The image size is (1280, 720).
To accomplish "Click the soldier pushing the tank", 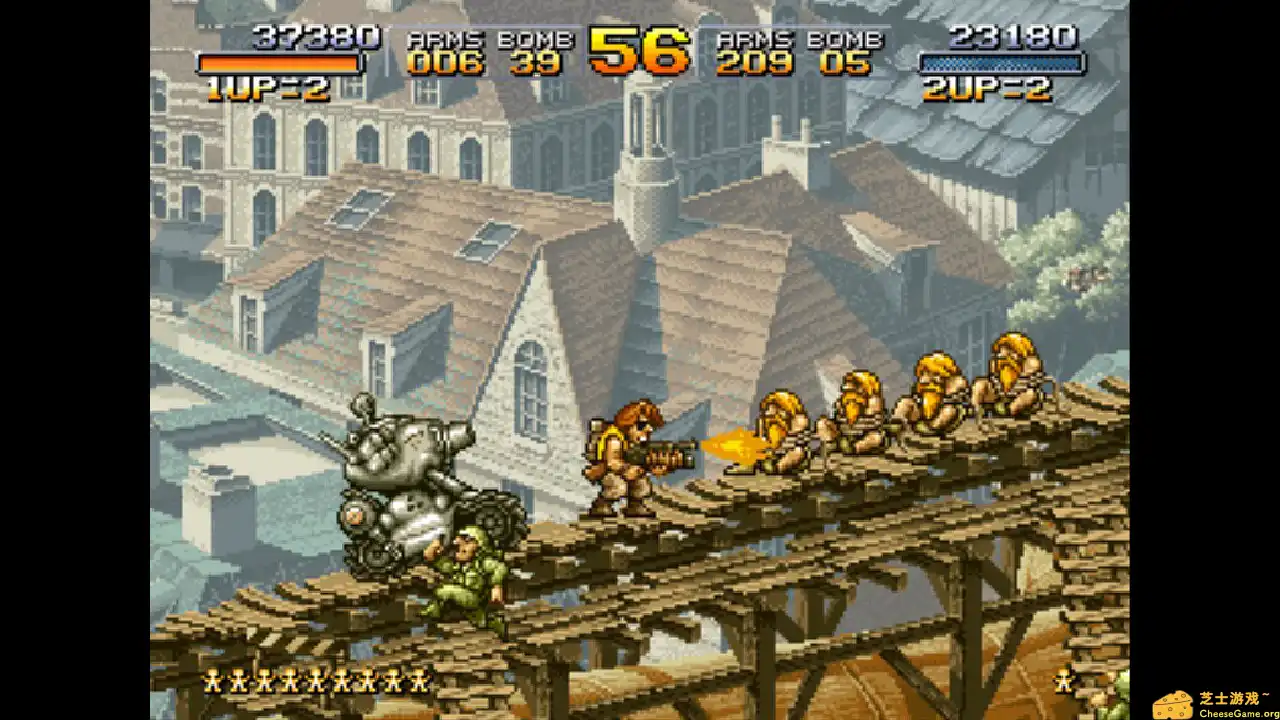I will [470, 565].
